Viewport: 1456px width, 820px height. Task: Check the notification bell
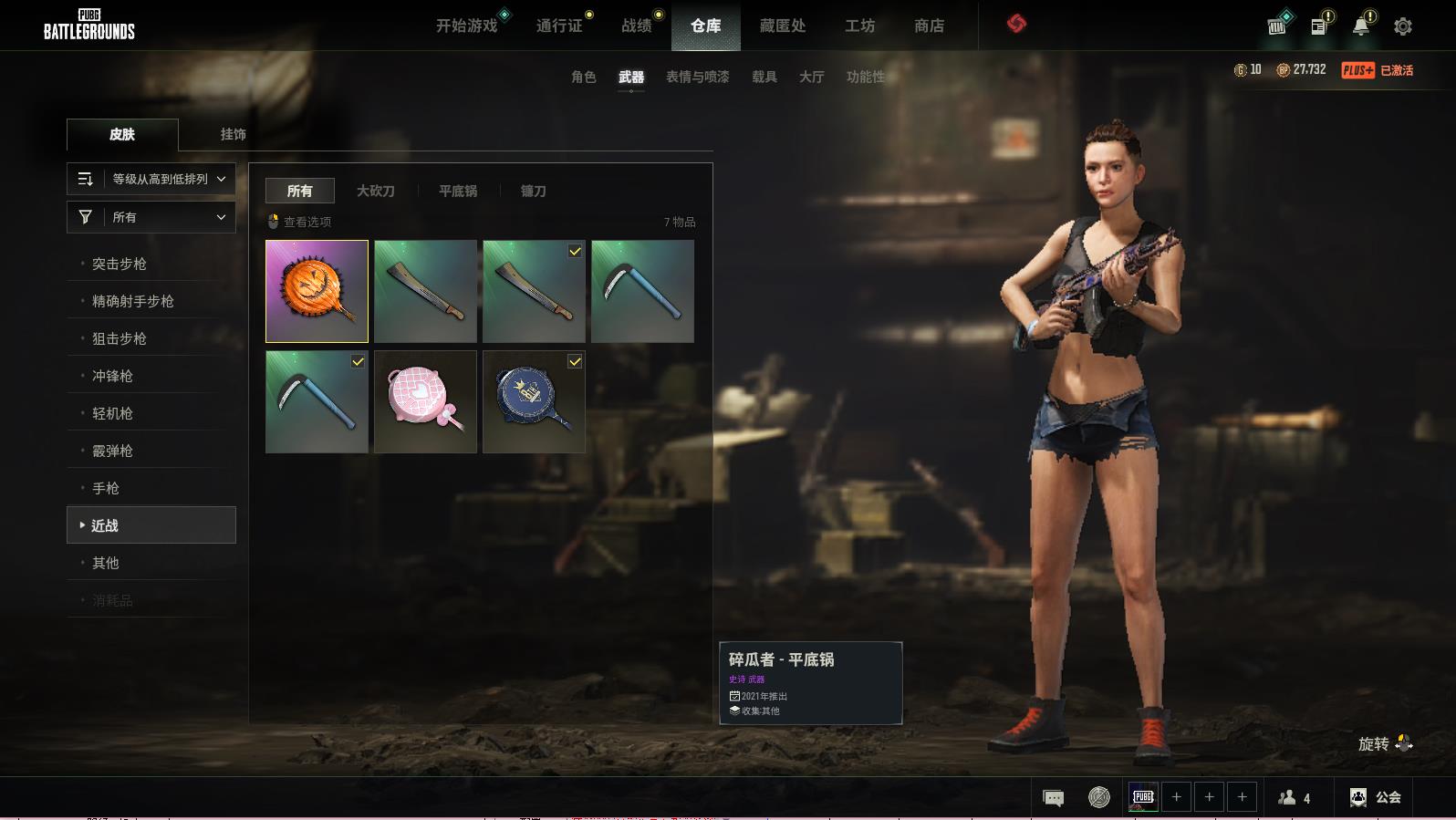click(x=1360, y=26)
